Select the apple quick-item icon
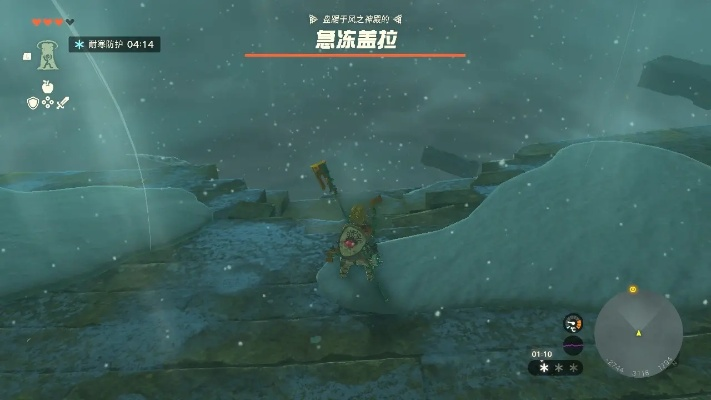 click(x=46, y=86)
